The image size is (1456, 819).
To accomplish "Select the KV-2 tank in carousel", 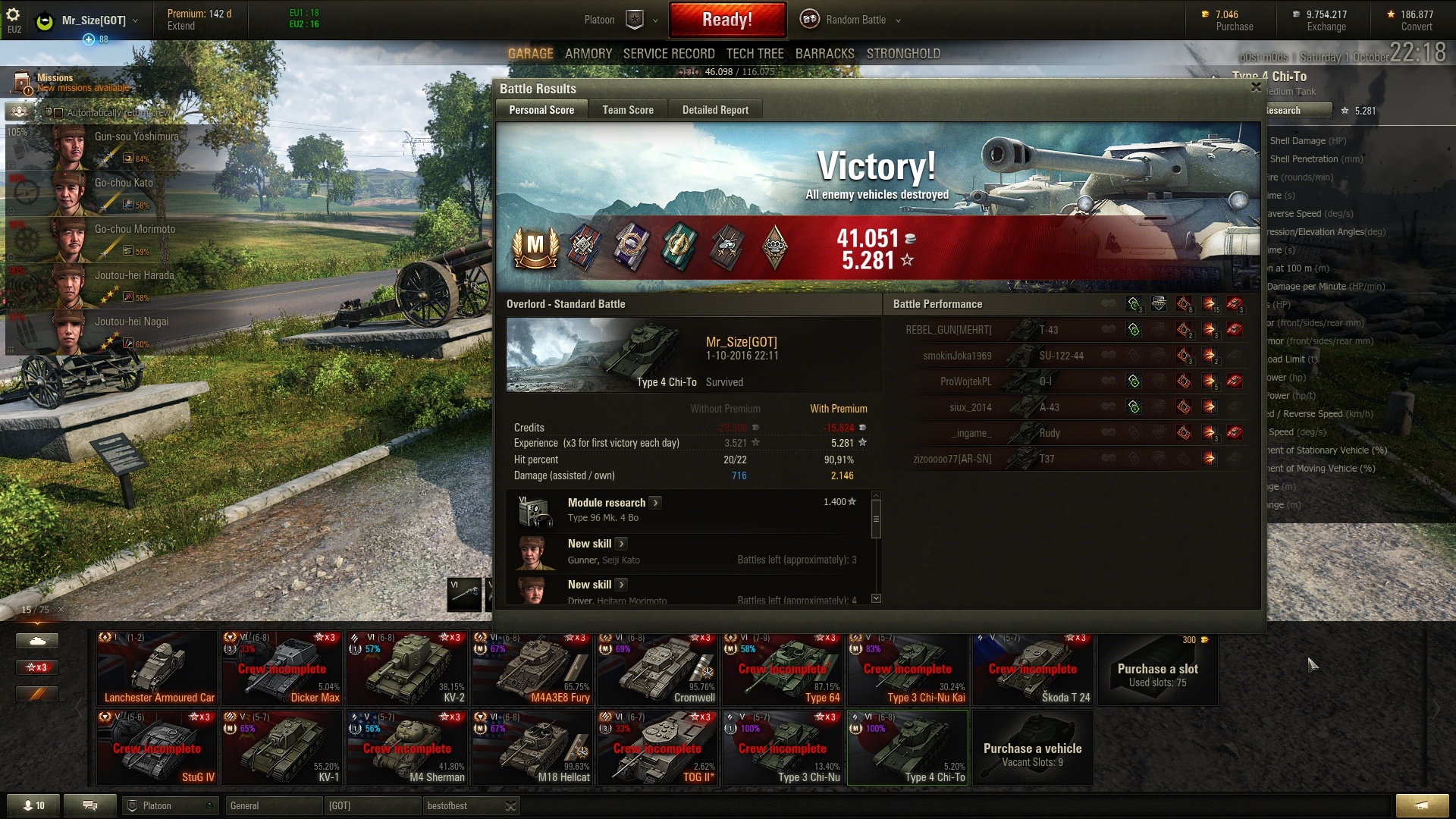I will point(407,668).
